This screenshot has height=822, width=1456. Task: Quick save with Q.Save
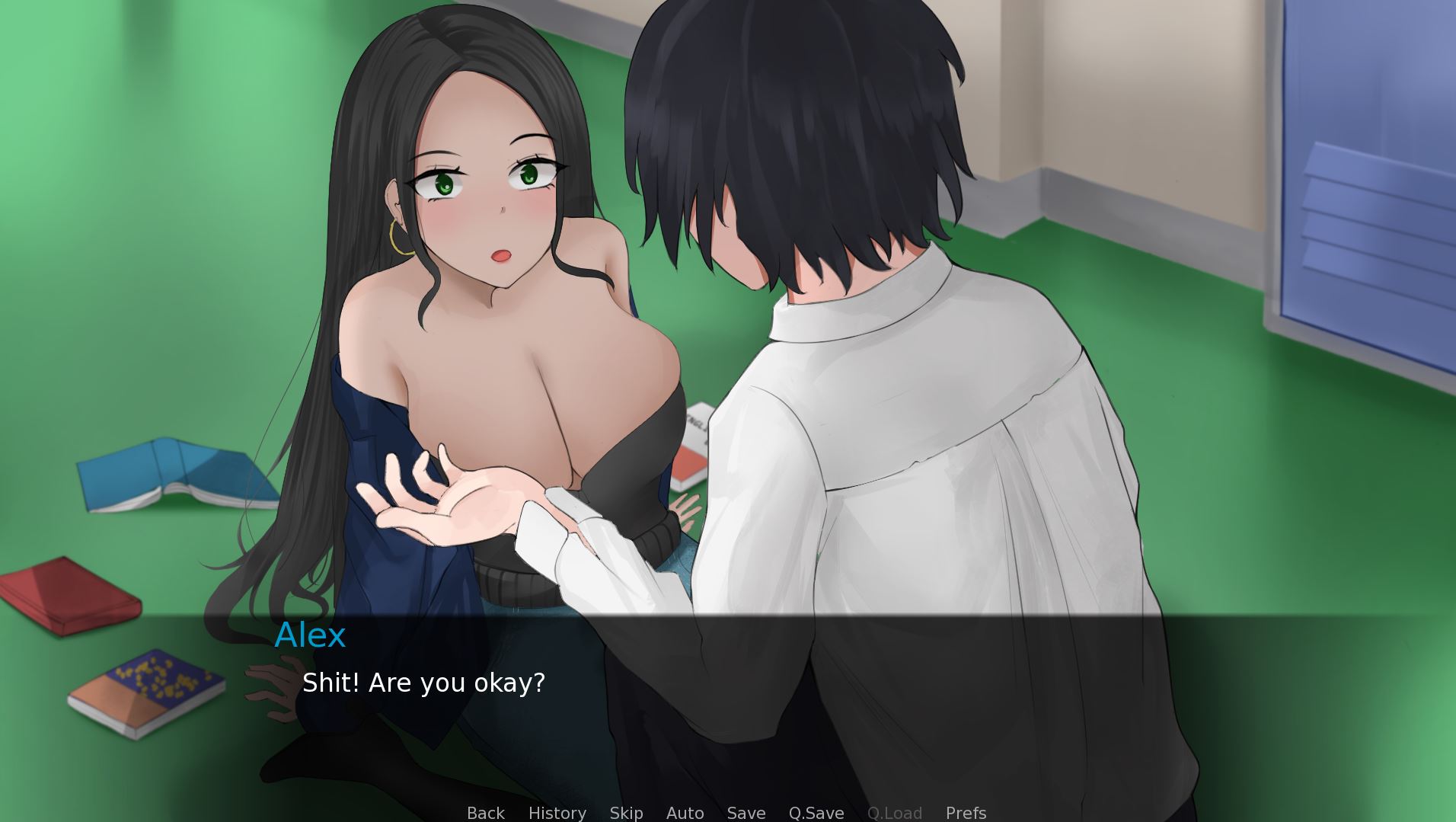pyautogui.click(x=816, y=813)
